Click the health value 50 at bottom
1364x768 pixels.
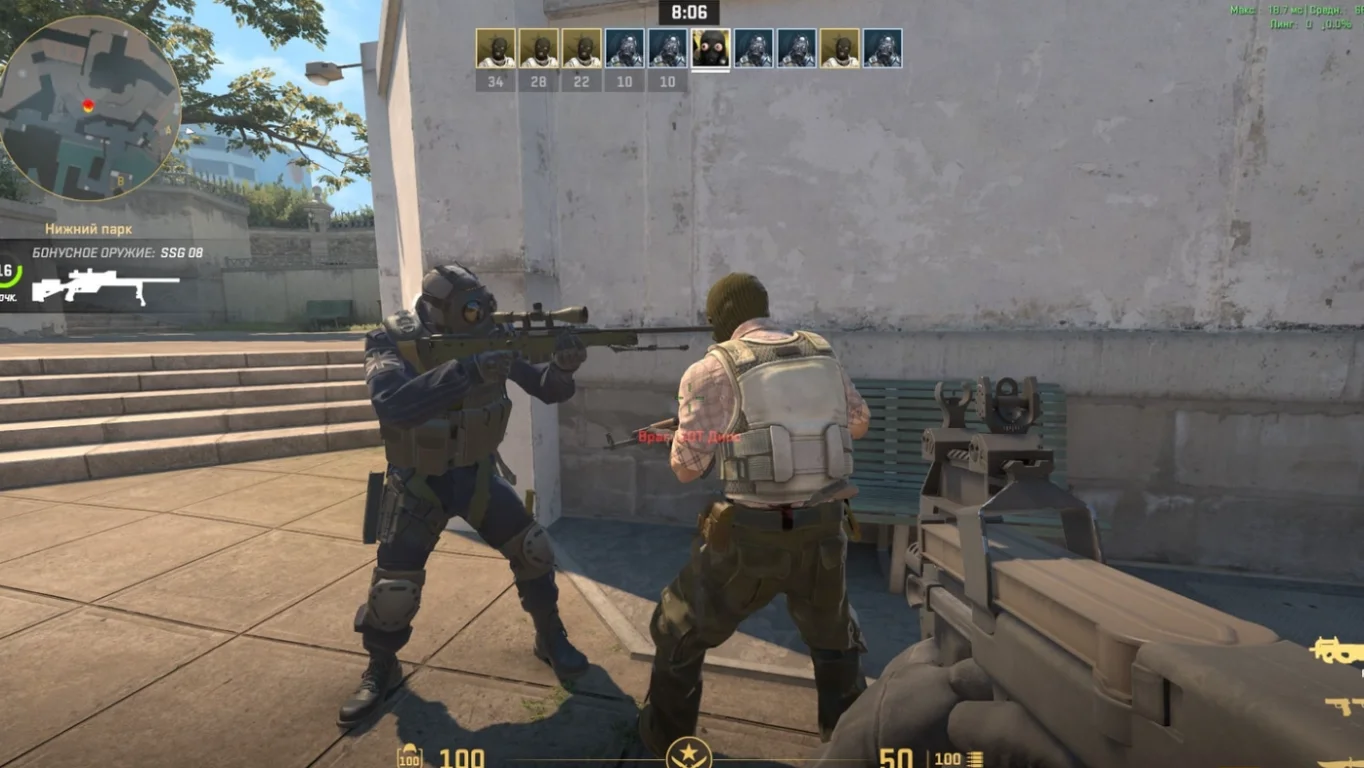(898, 759)
